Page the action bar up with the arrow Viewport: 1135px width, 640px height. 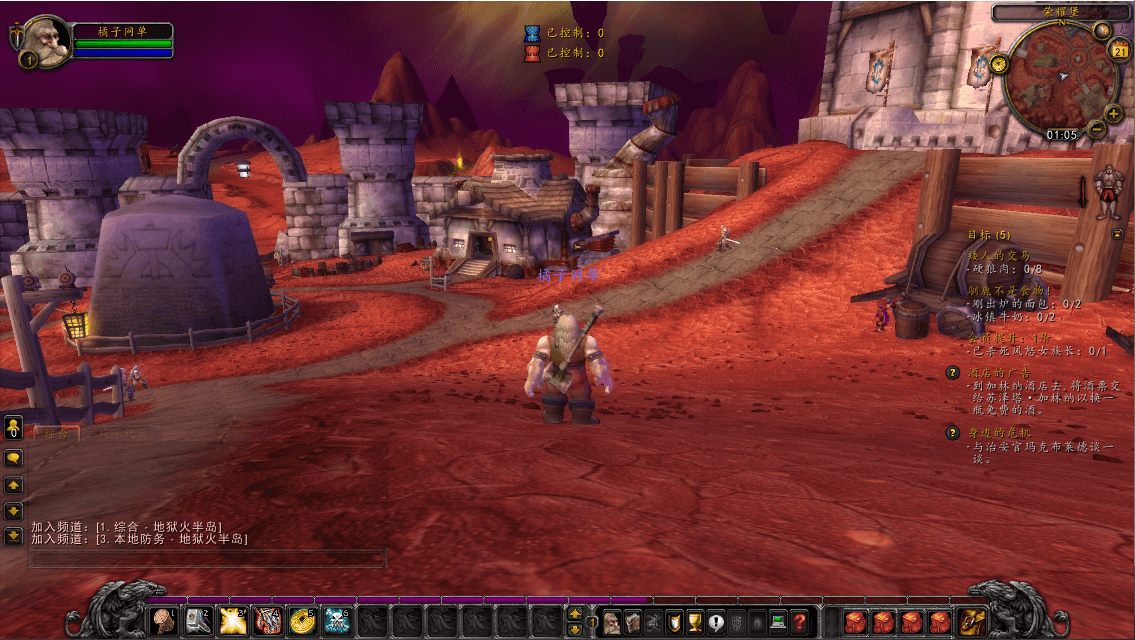click(x=575, y=613)
